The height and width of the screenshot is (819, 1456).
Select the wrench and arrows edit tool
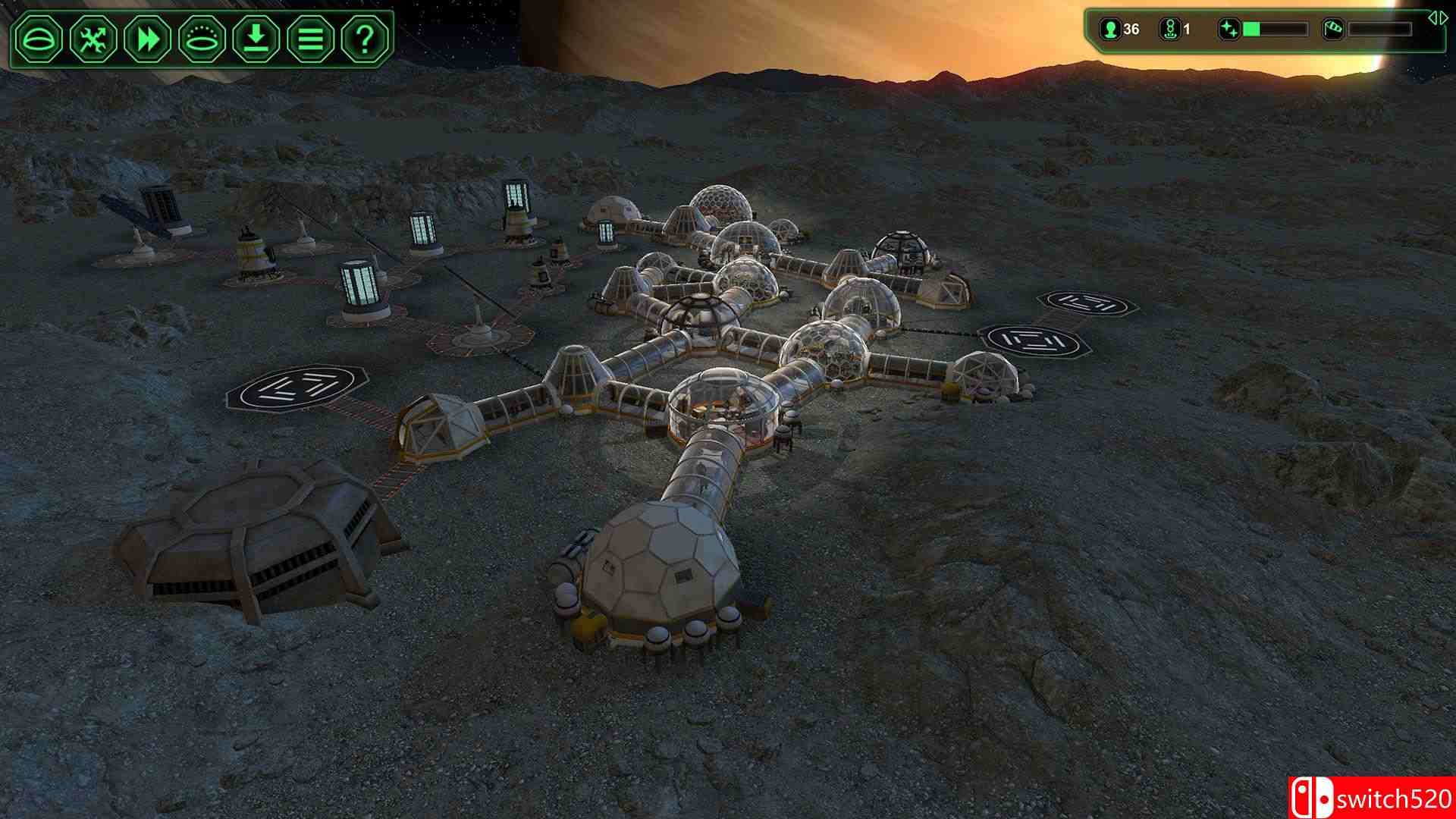[x=93, y=39]
